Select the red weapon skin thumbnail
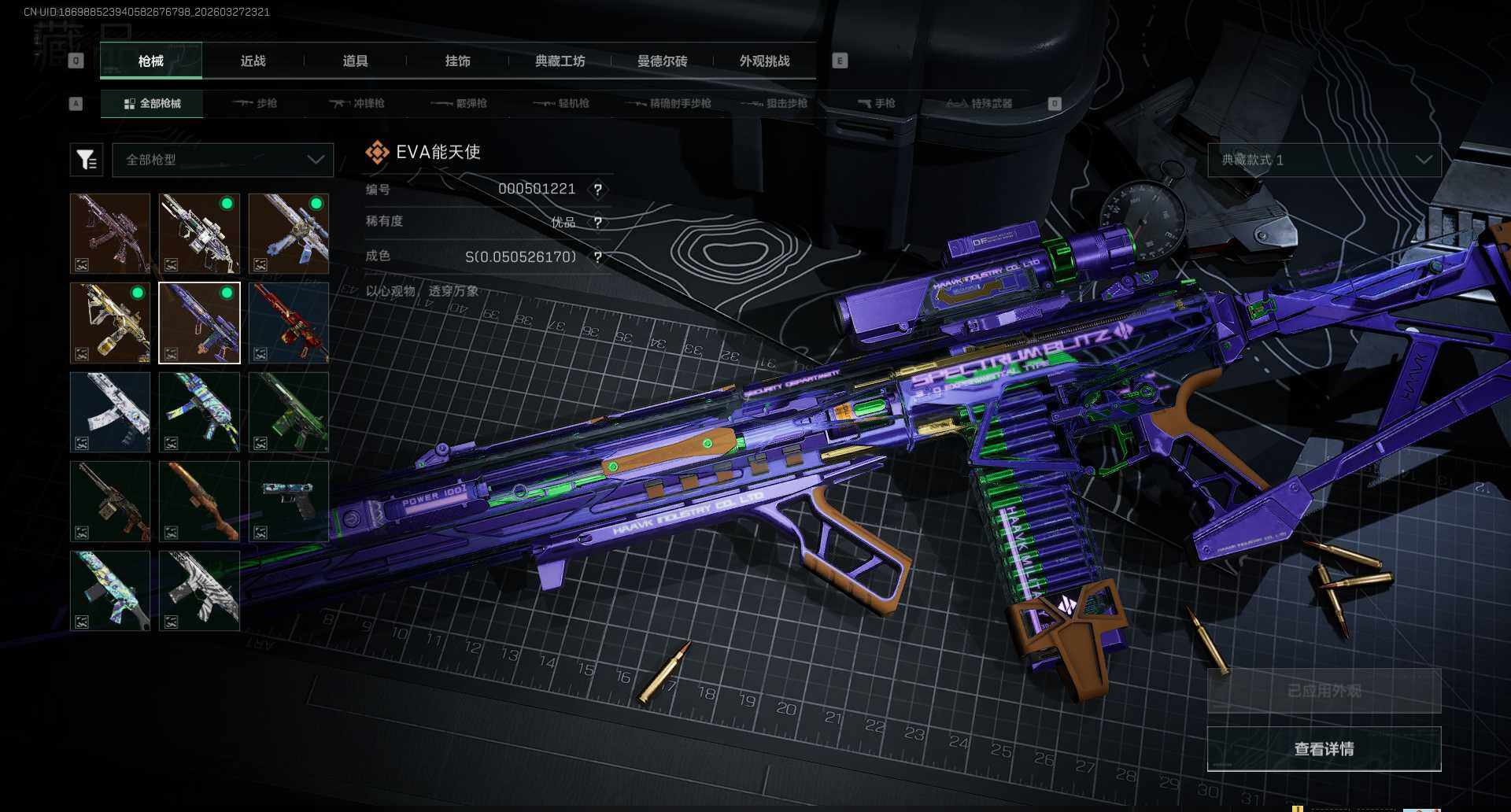This screenshot has width=1511, height=812. (x=289, y=323)
